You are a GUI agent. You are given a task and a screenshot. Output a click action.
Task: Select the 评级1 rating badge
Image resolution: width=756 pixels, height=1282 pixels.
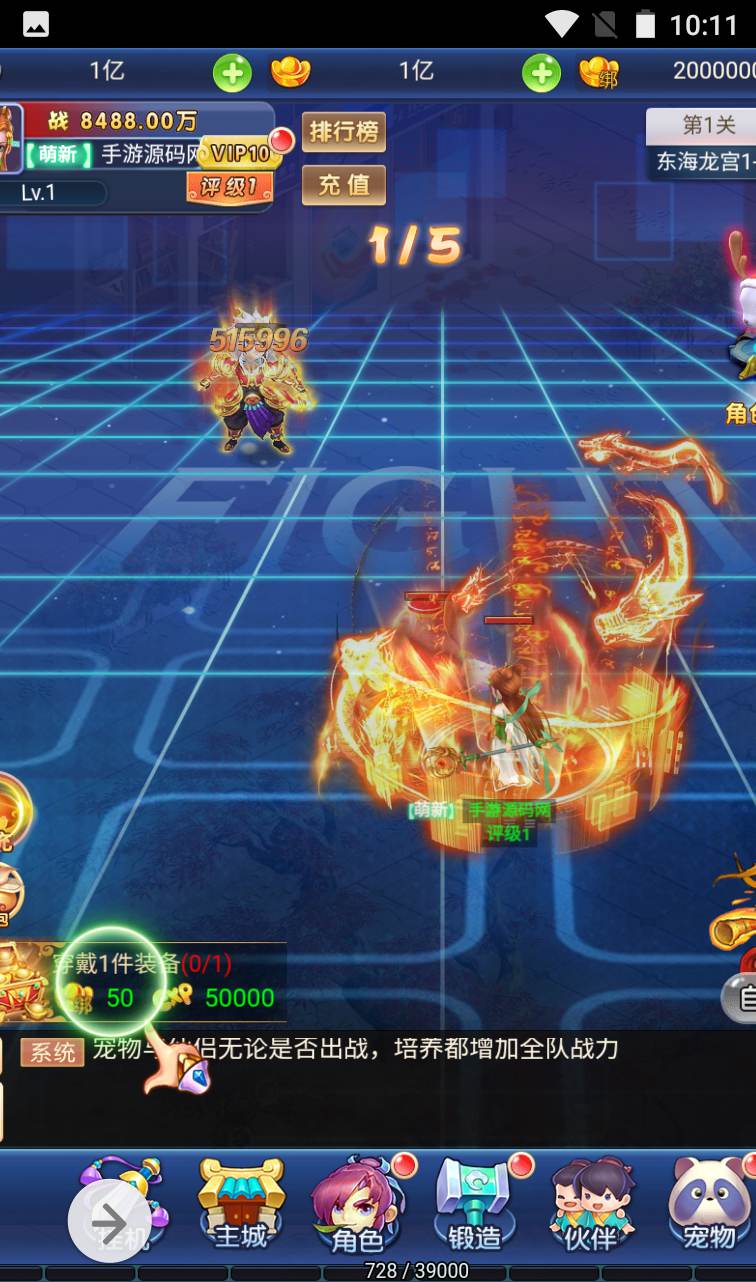click(229, 186)
